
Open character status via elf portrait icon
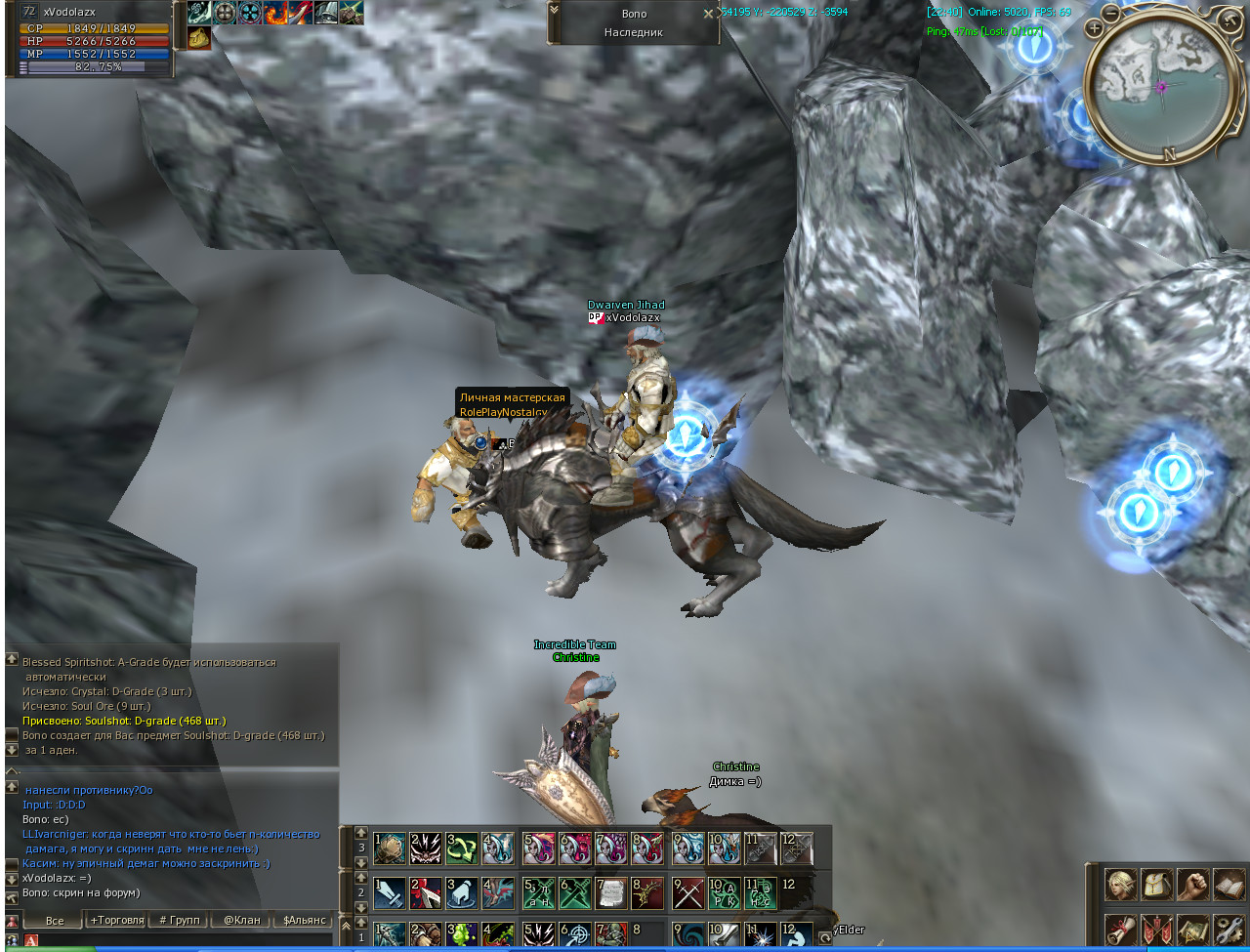pyautogui.click(x=1120, y=885)
